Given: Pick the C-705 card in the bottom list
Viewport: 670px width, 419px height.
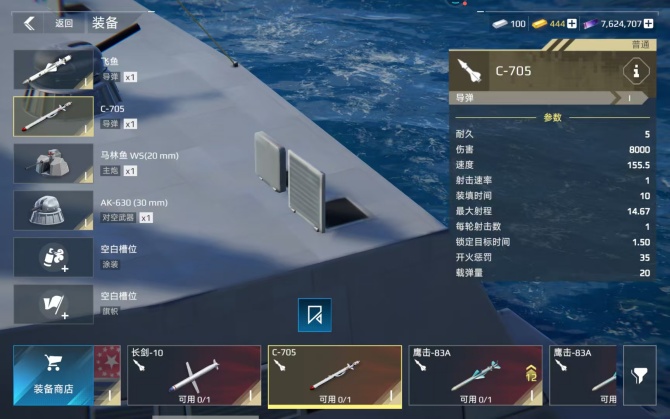Looking at the screenshot, I should click(334, 375).
